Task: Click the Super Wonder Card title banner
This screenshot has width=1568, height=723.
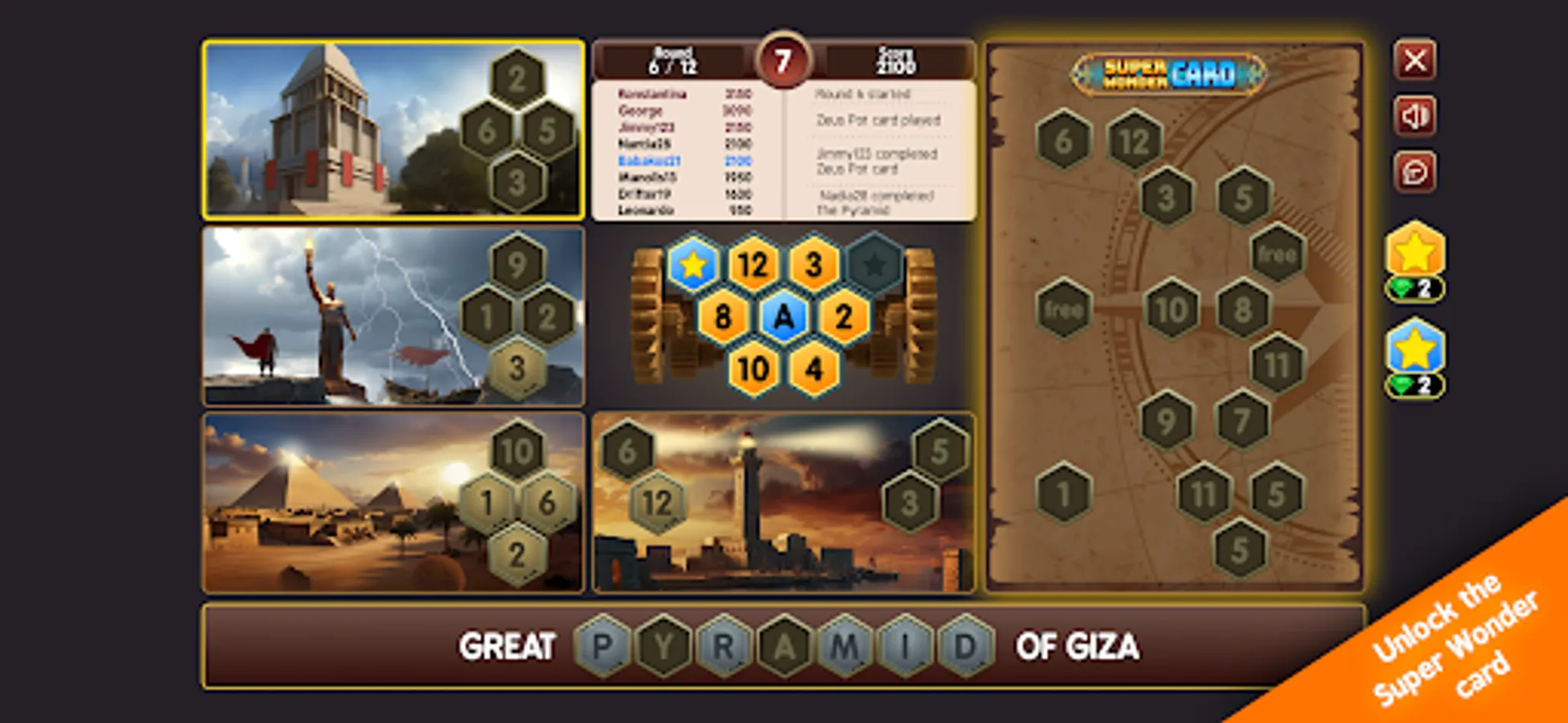Action: click(1168, 75)
